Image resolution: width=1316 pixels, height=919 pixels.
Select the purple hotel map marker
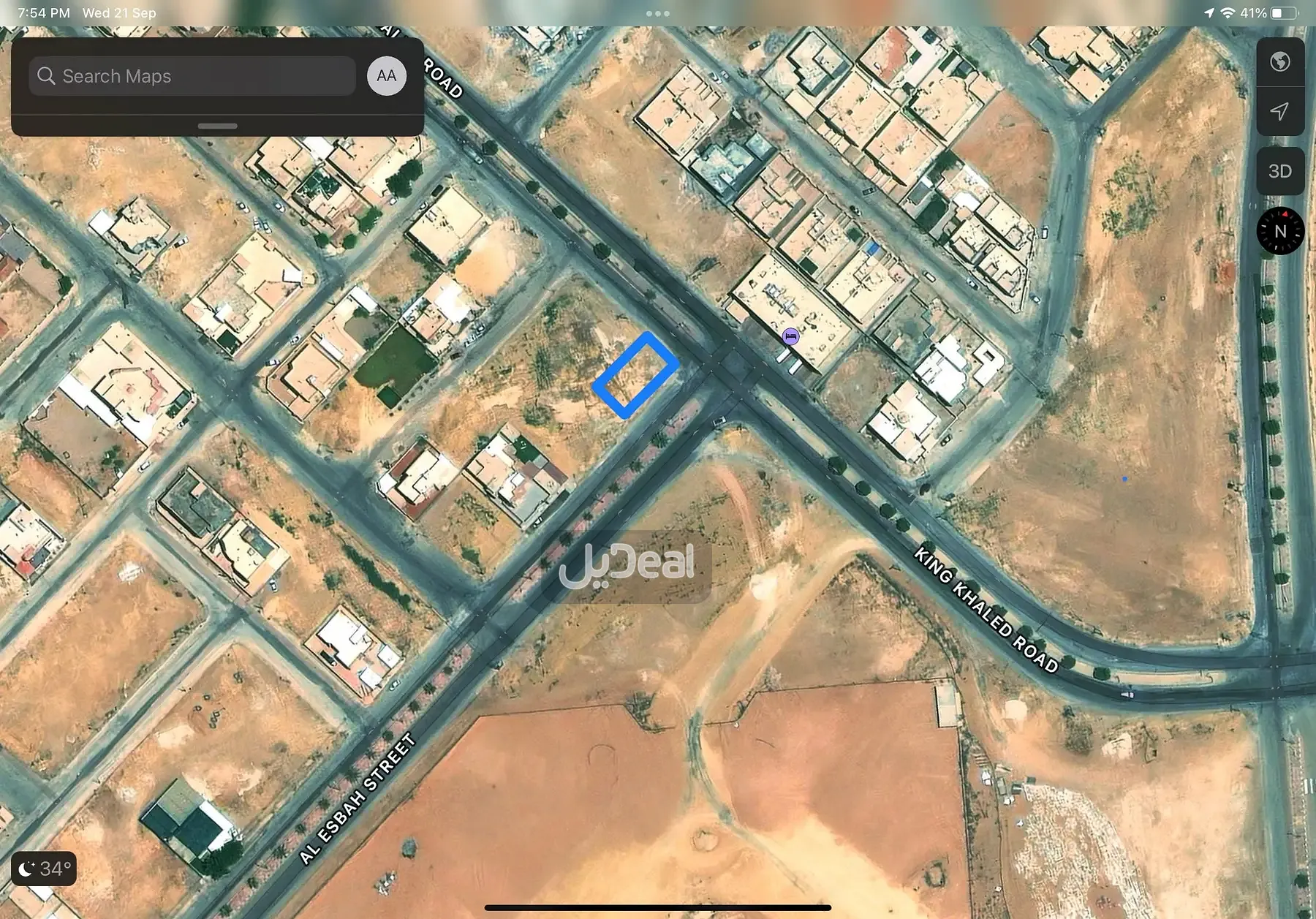[790, 336]
